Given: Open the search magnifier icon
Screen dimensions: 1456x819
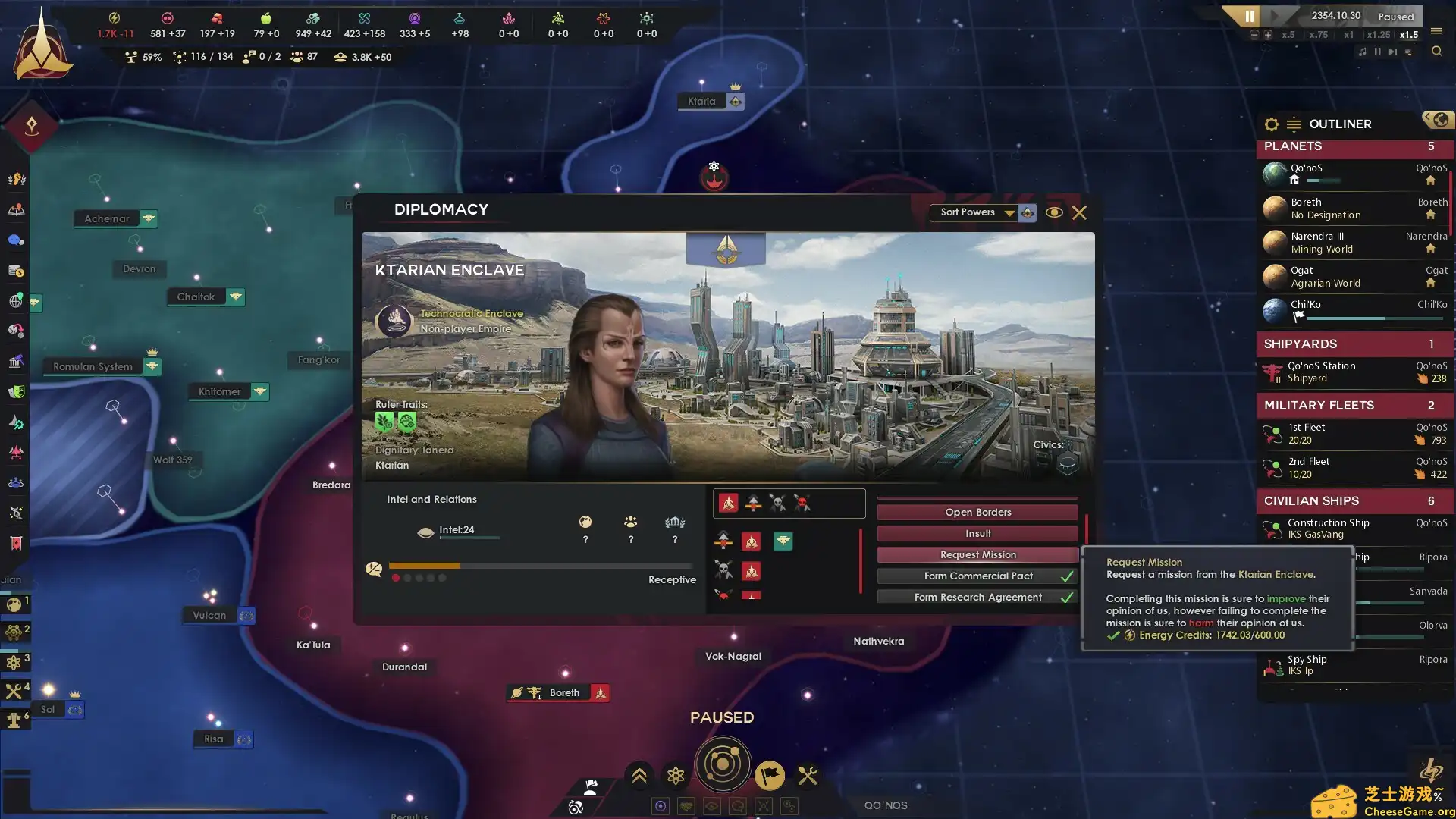Looking at the screenshot, I should (x=1436, y=52).
